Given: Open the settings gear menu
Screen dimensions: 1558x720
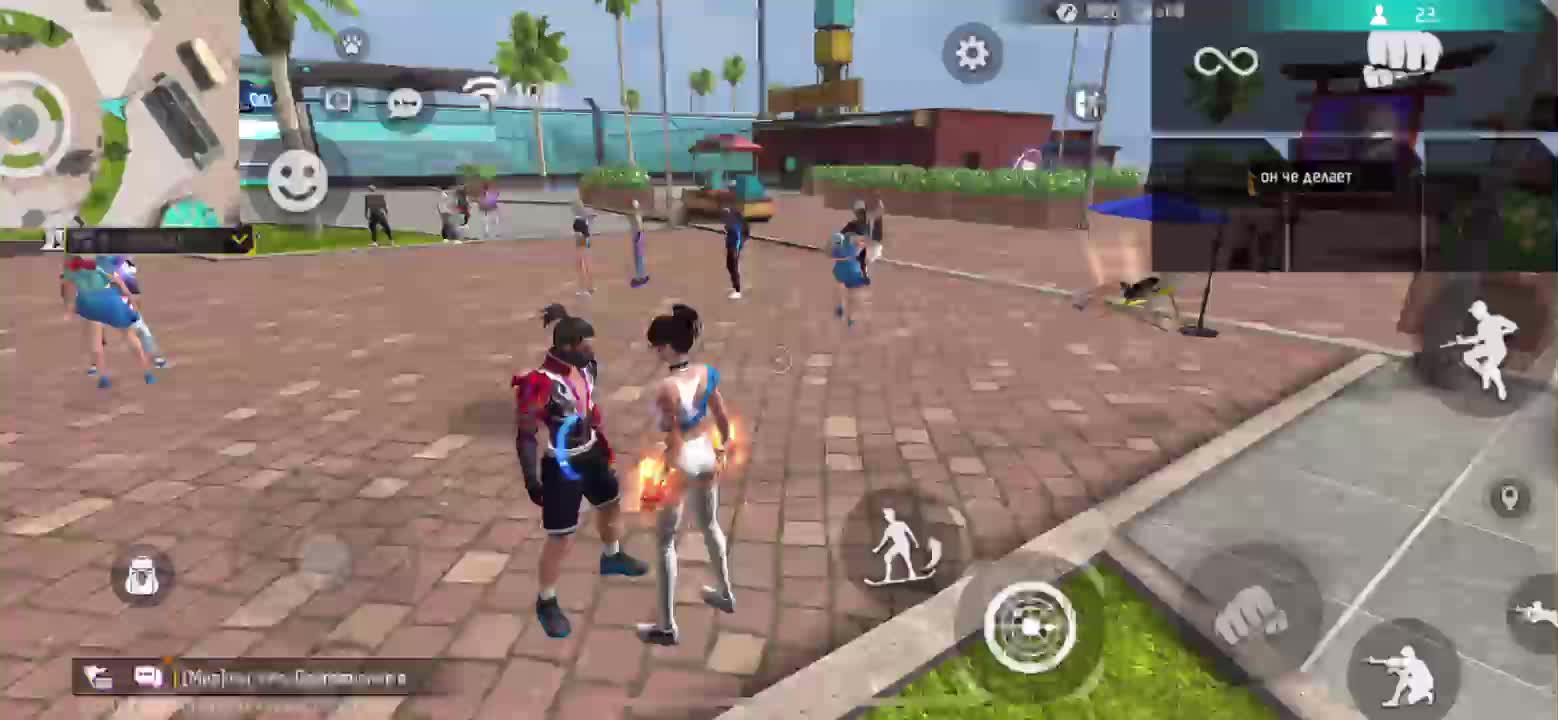Looking at the screenshot, I should 972,53.
